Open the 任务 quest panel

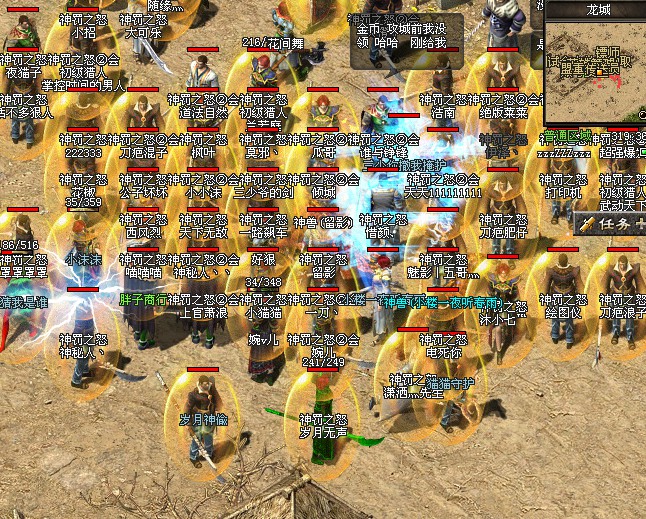[x=612, y=224]
